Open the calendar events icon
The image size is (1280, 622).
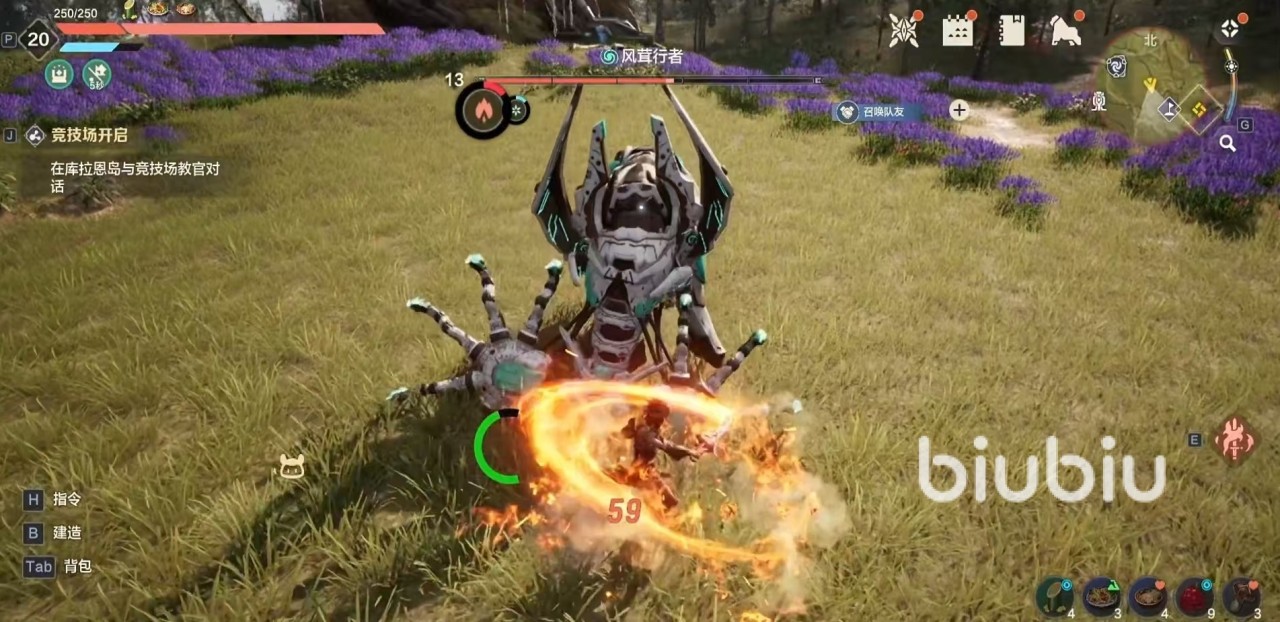click(x=958, y=30)
